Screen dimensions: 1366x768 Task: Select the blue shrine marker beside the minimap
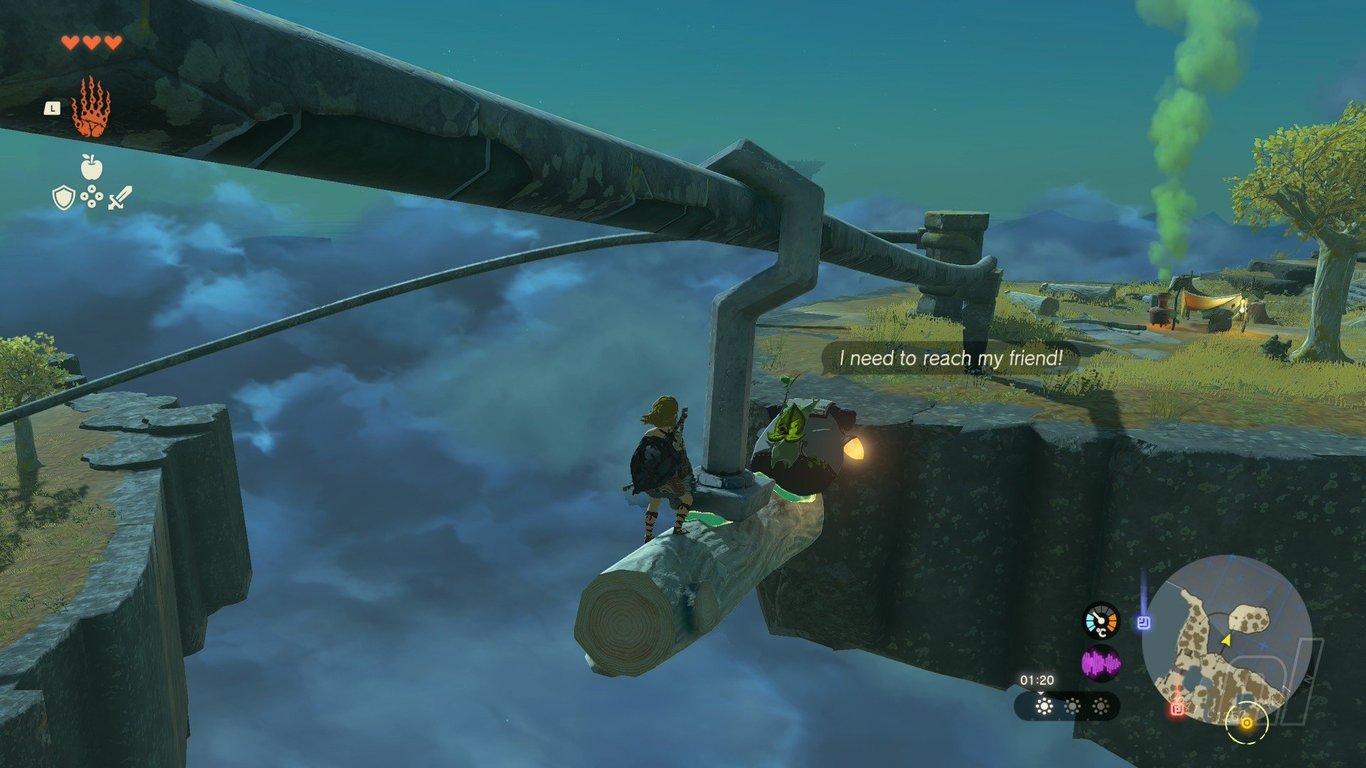pyautogui.click(x=1144, y=623)
